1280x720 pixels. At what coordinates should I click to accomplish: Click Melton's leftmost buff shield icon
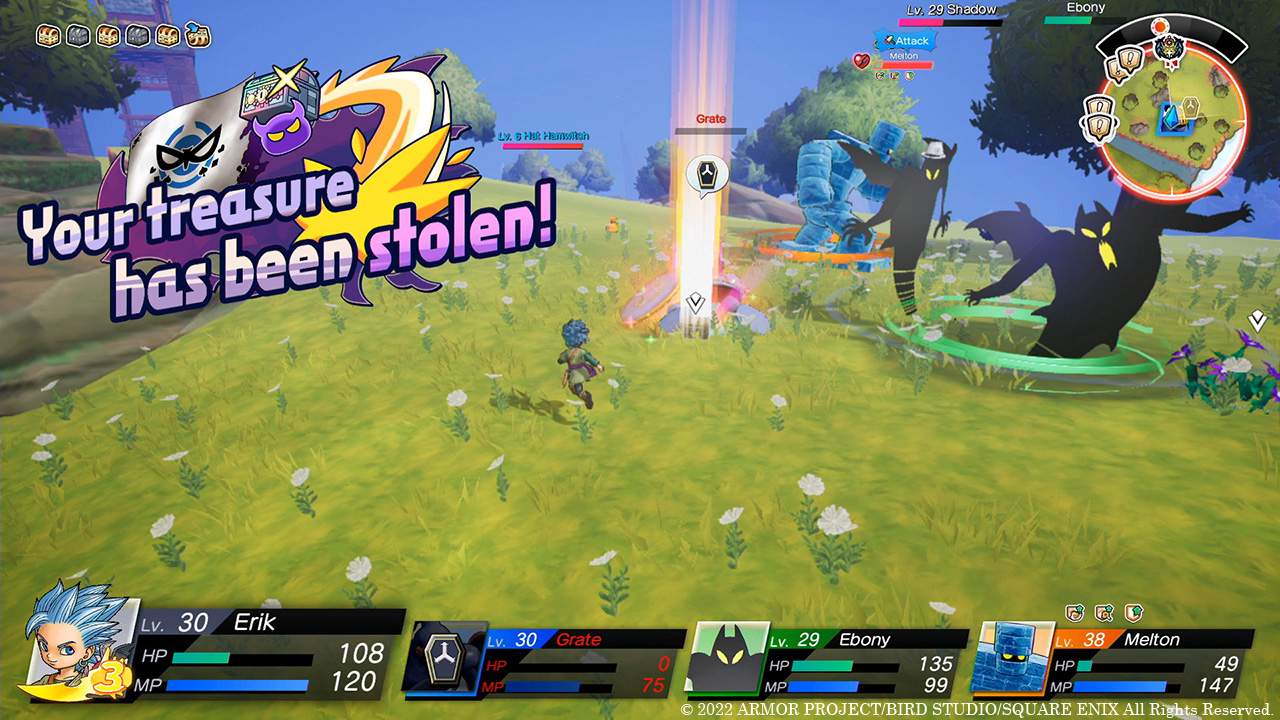pyautogui.click(x=1074, y=611)
